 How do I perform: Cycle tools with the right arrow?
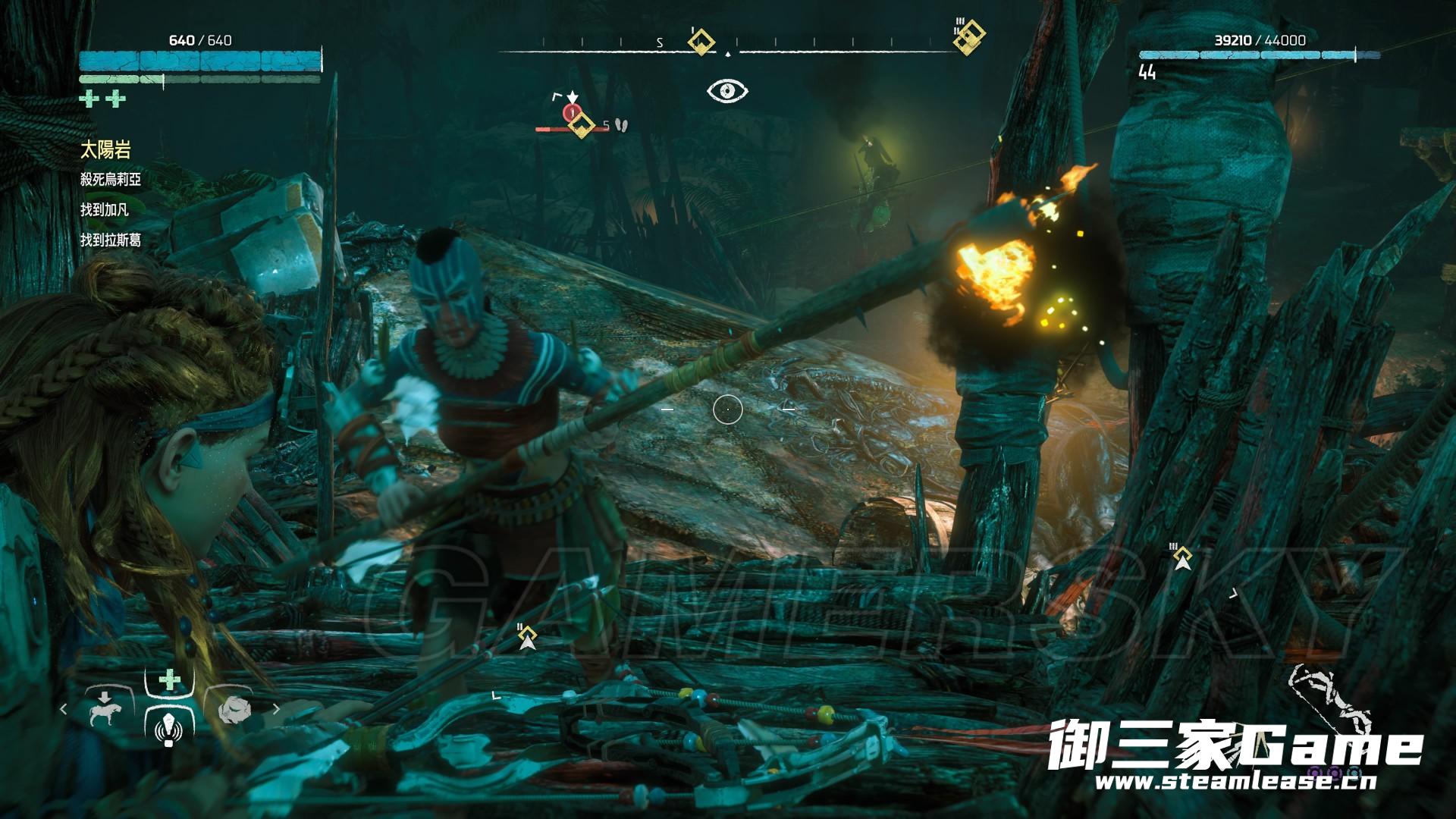pyautogui.click(x=276, y=711)
